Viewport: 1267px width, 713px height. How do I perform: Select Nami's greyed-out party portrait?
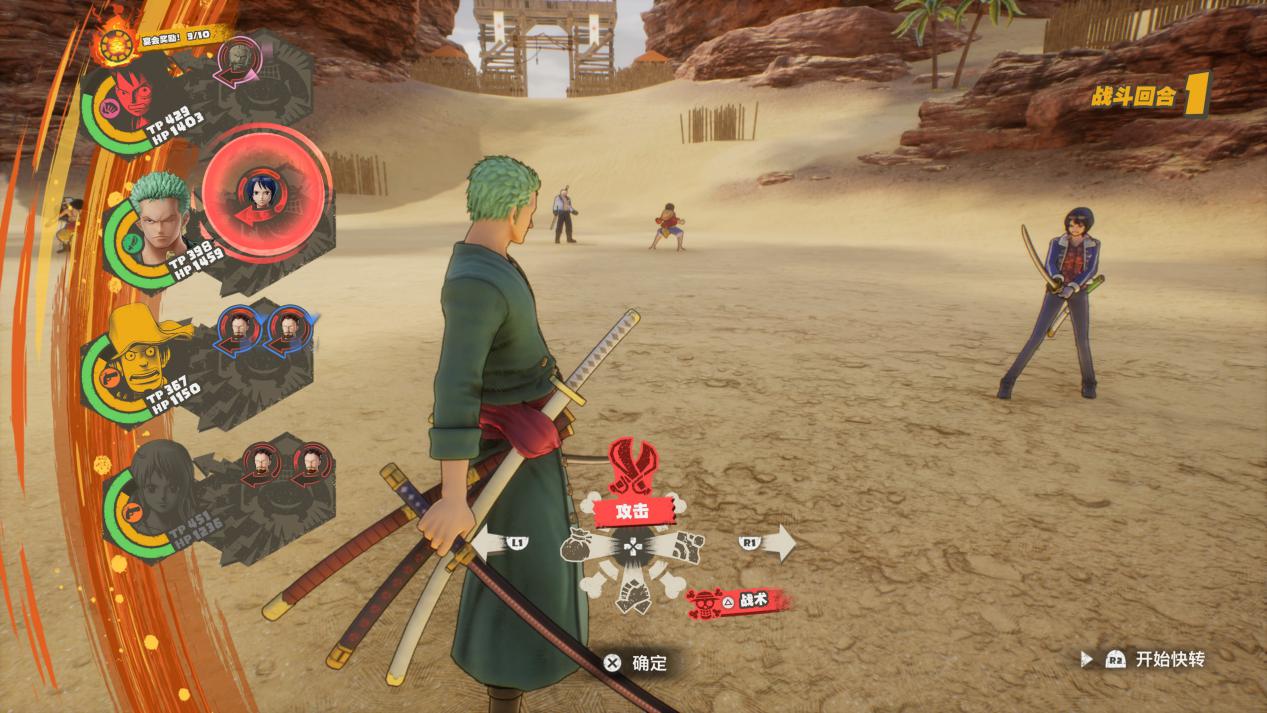click(155, 490)
